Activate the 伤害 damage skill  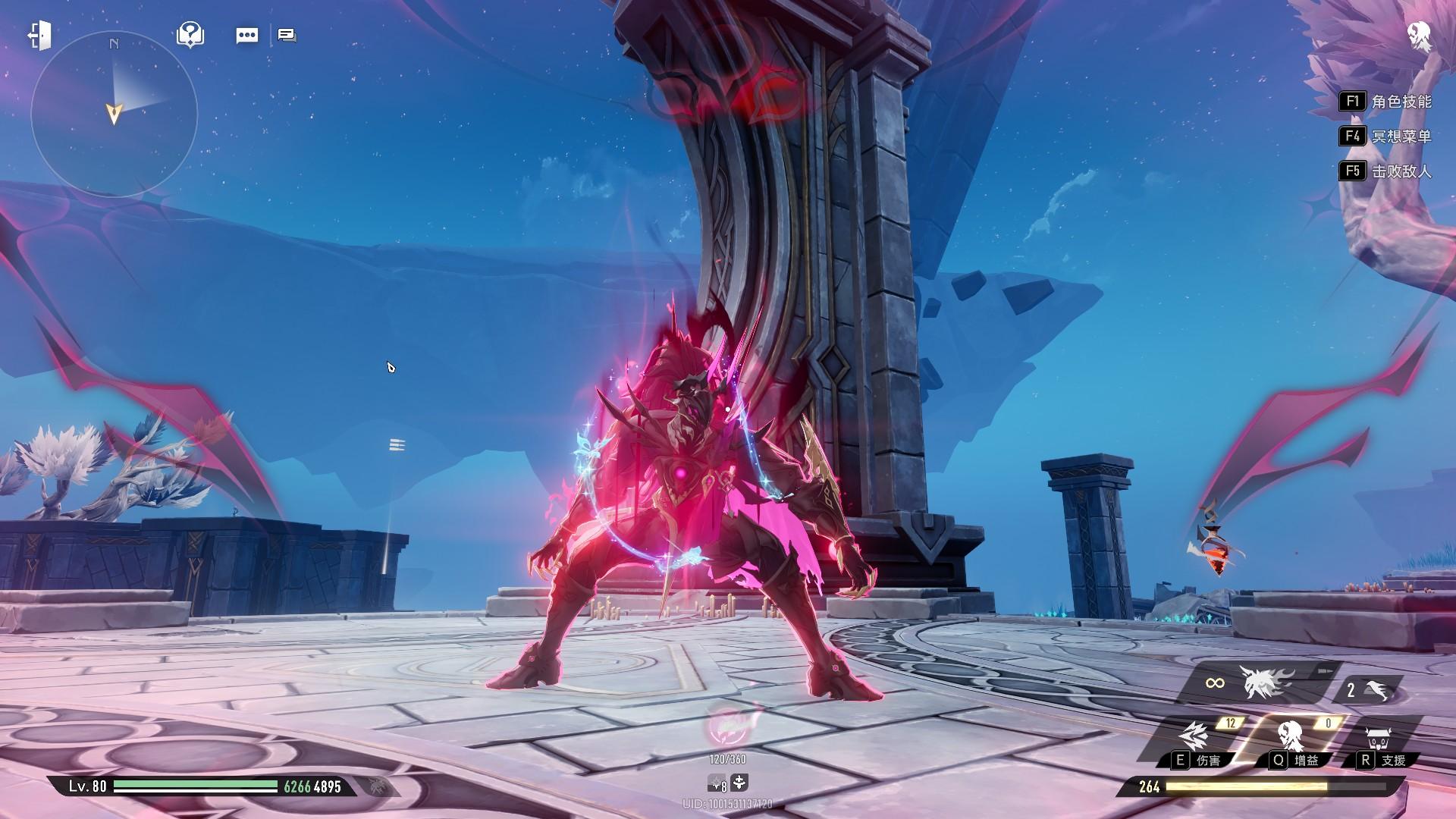click(x=1194, y=738)
